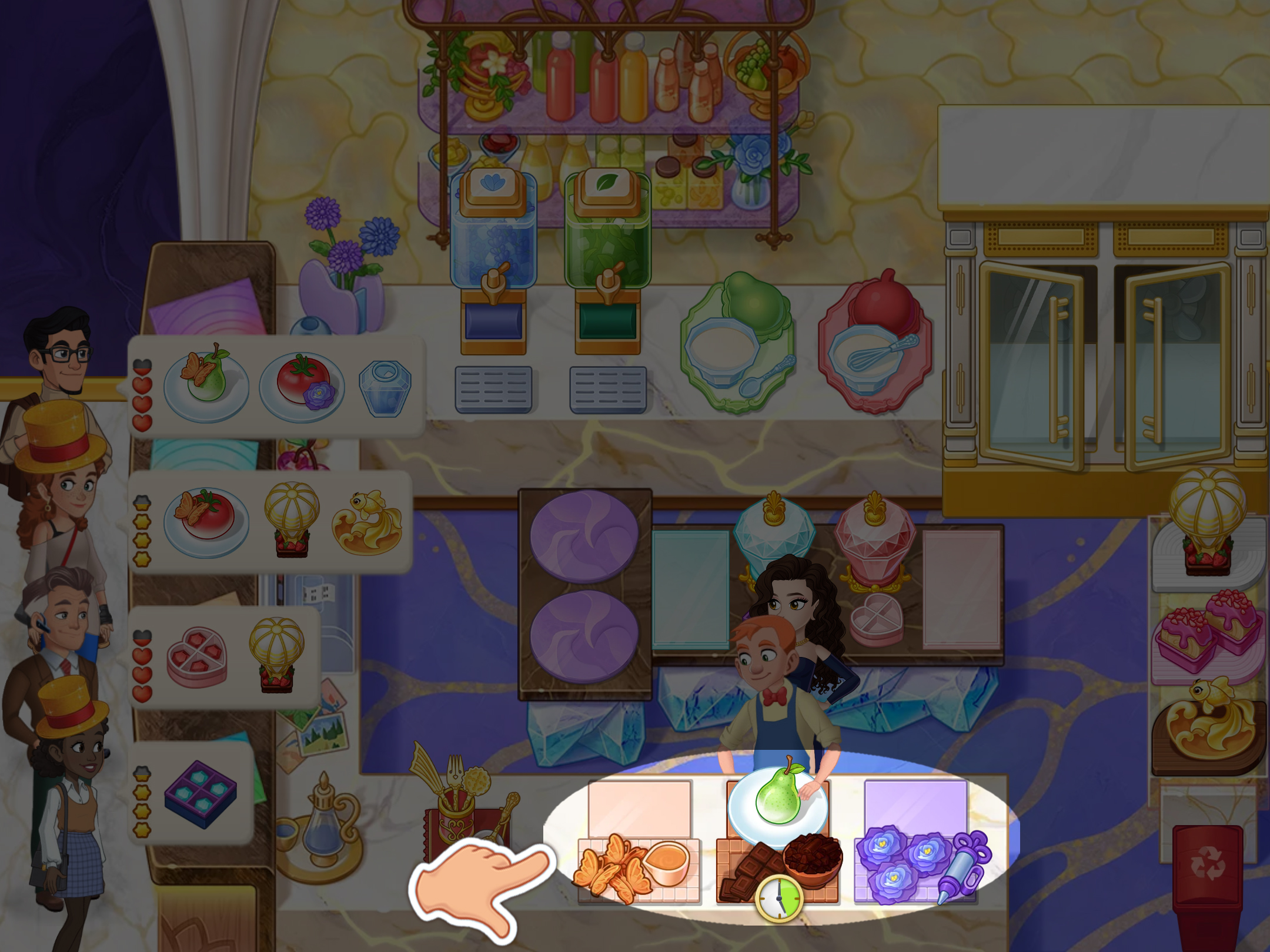Open the gold double-door oven
Viewport: 1270px width, 952px height.
coord(1105,364)
